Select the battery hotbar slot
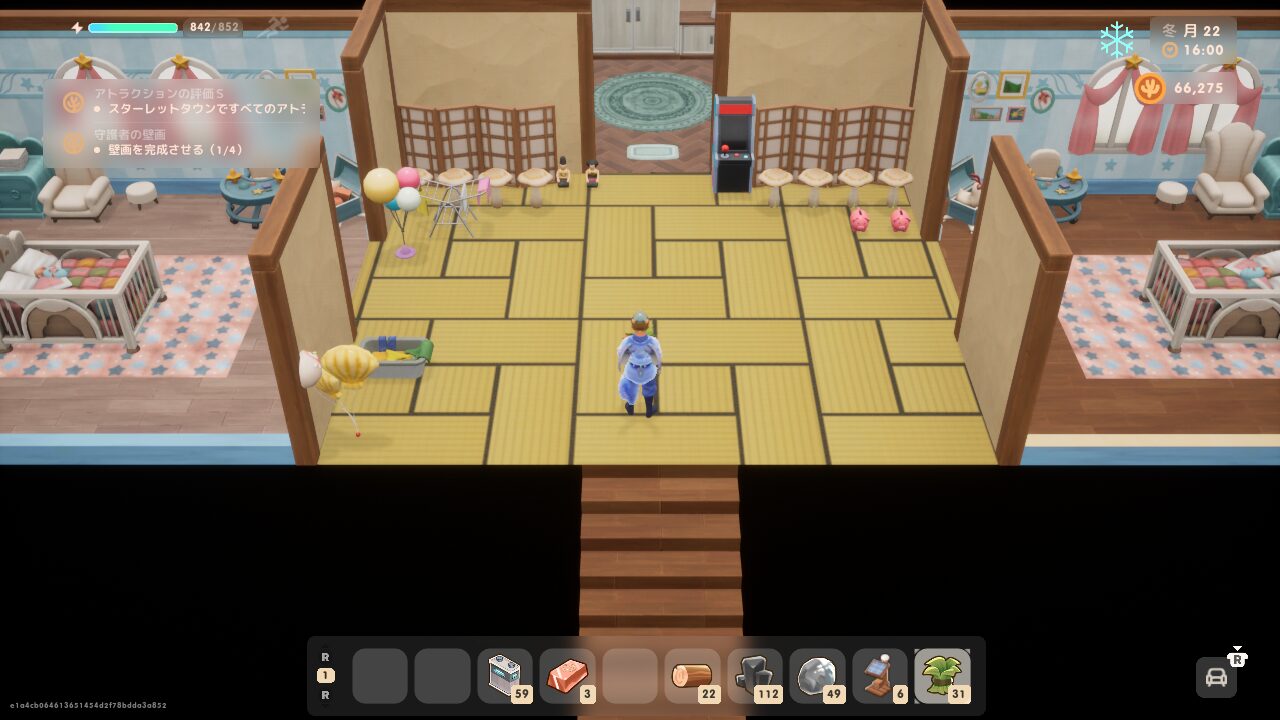 505,676
